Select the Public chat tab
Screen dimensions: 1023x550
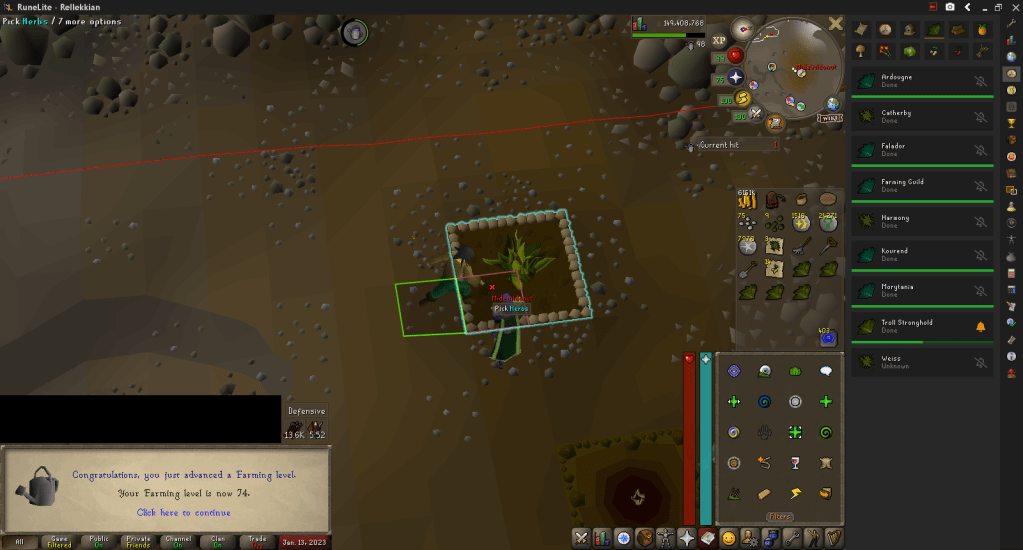[98, 541]
